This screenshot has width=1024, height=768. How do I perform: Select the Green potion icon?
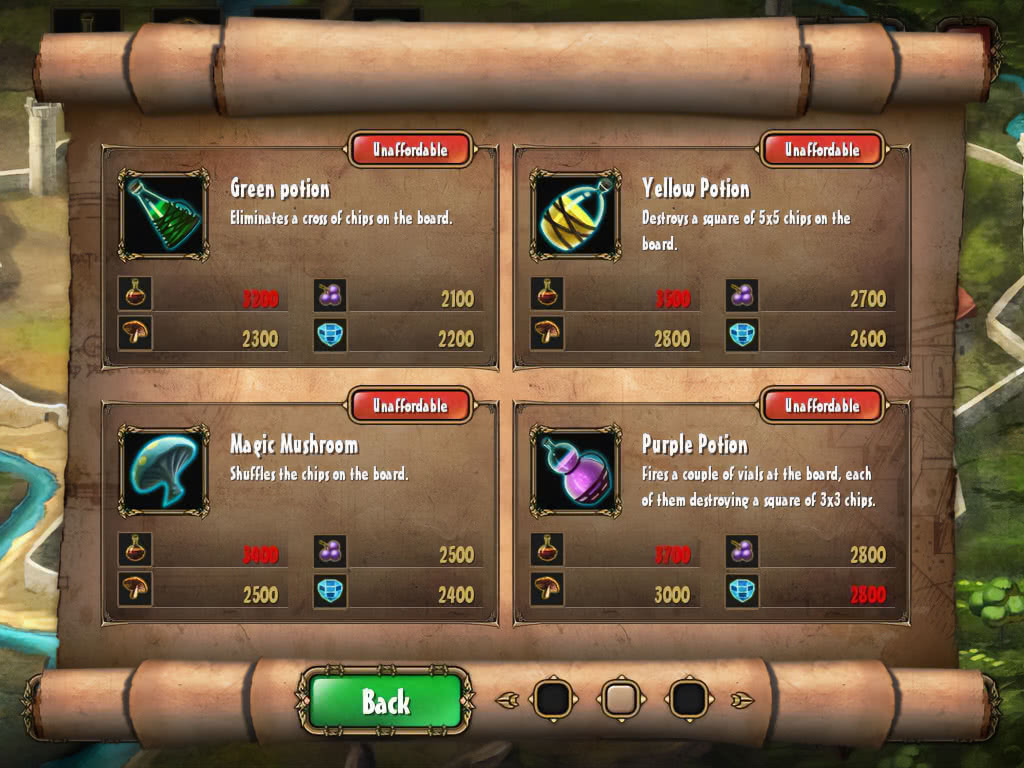coord(163,215)
